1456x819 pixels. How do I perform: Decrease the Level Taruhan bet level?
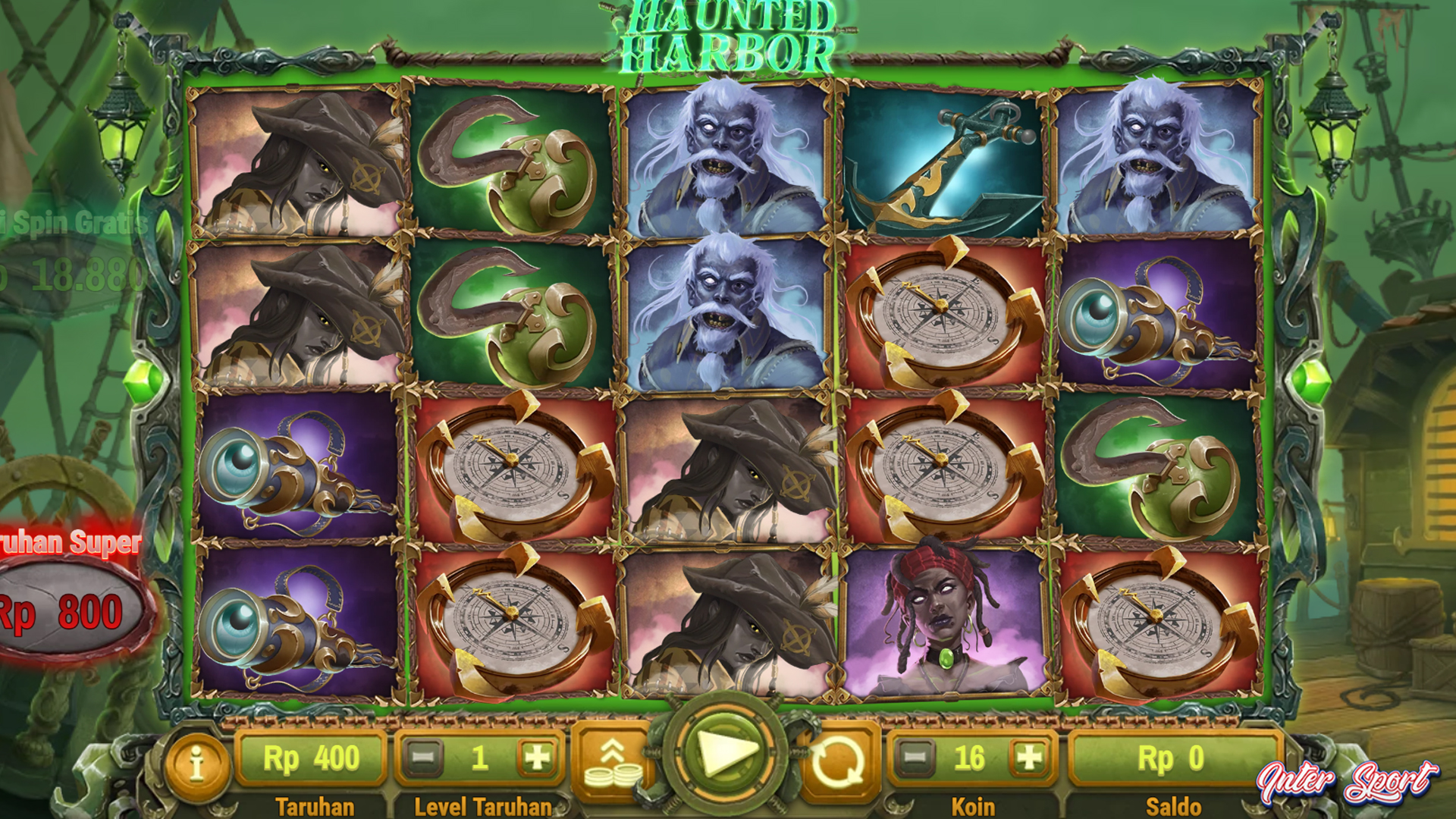424,758
